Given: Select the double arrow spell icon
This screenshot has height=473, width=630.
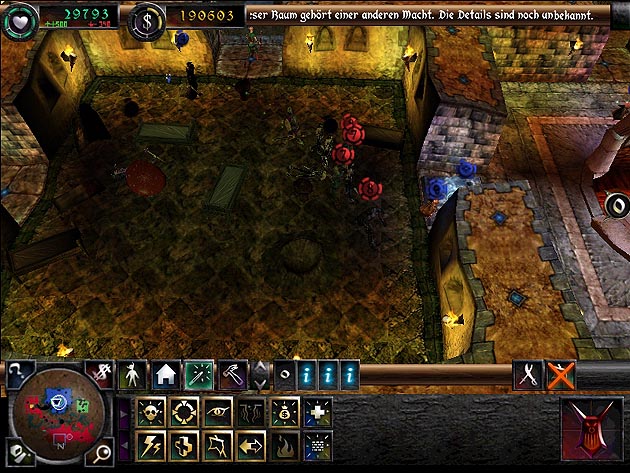Looking at the screenshot, I should click(250, 443).
